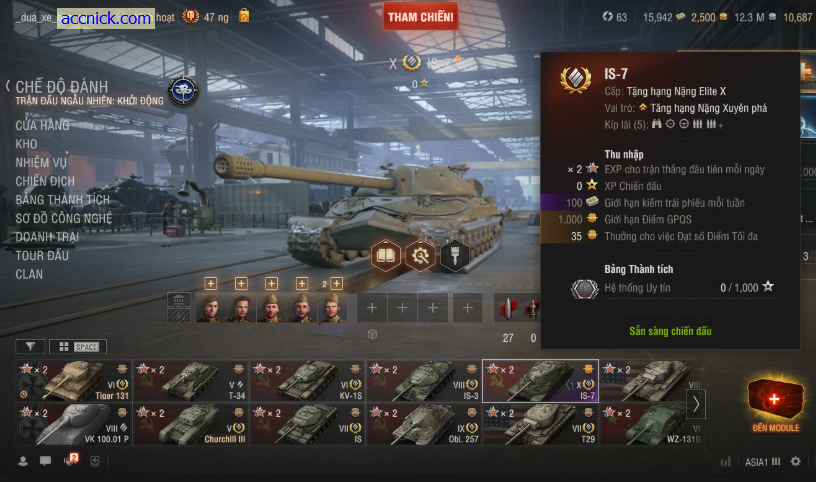The height and width of the screenshot is (482, 816).
Task: Select the Churchill III tank in carousel
Action: click(x=191, y=424)
